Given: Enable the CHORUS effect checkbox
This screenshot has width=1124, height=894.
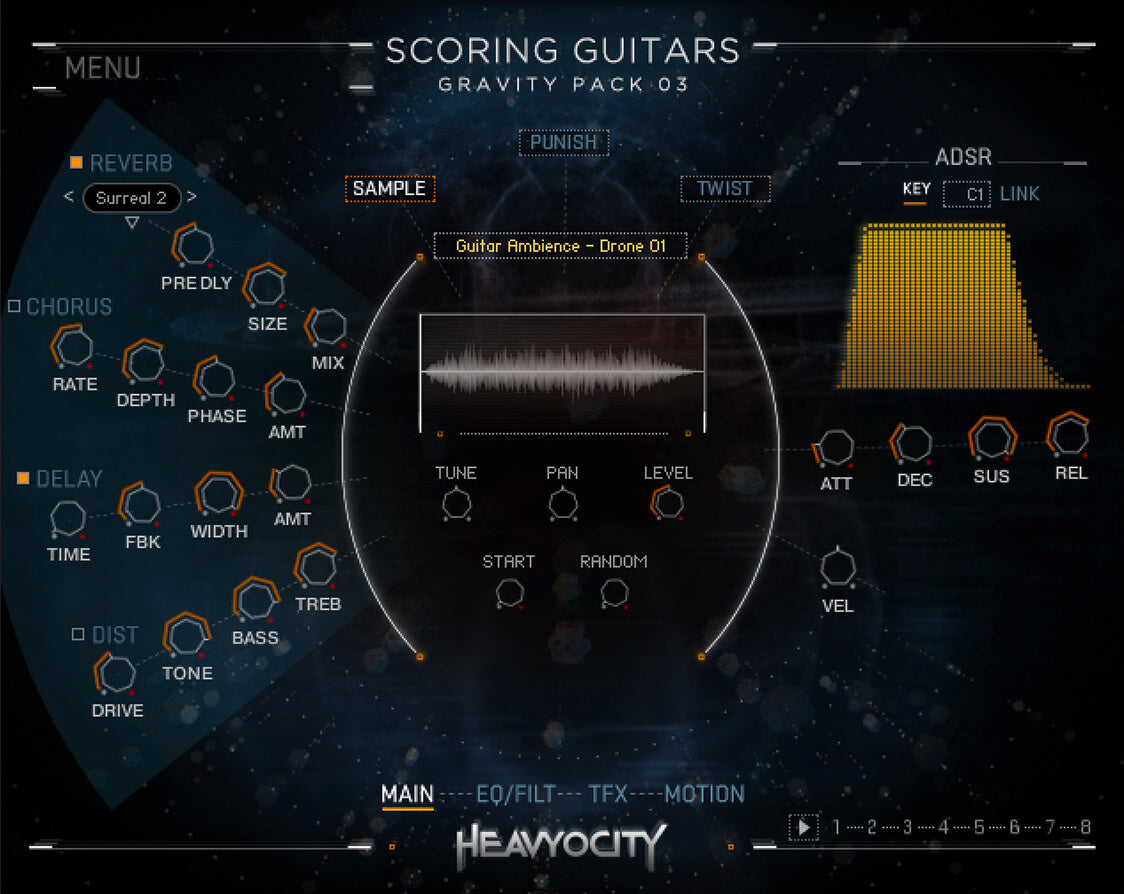Looking at the screenshot, I should tap(14, 306).
